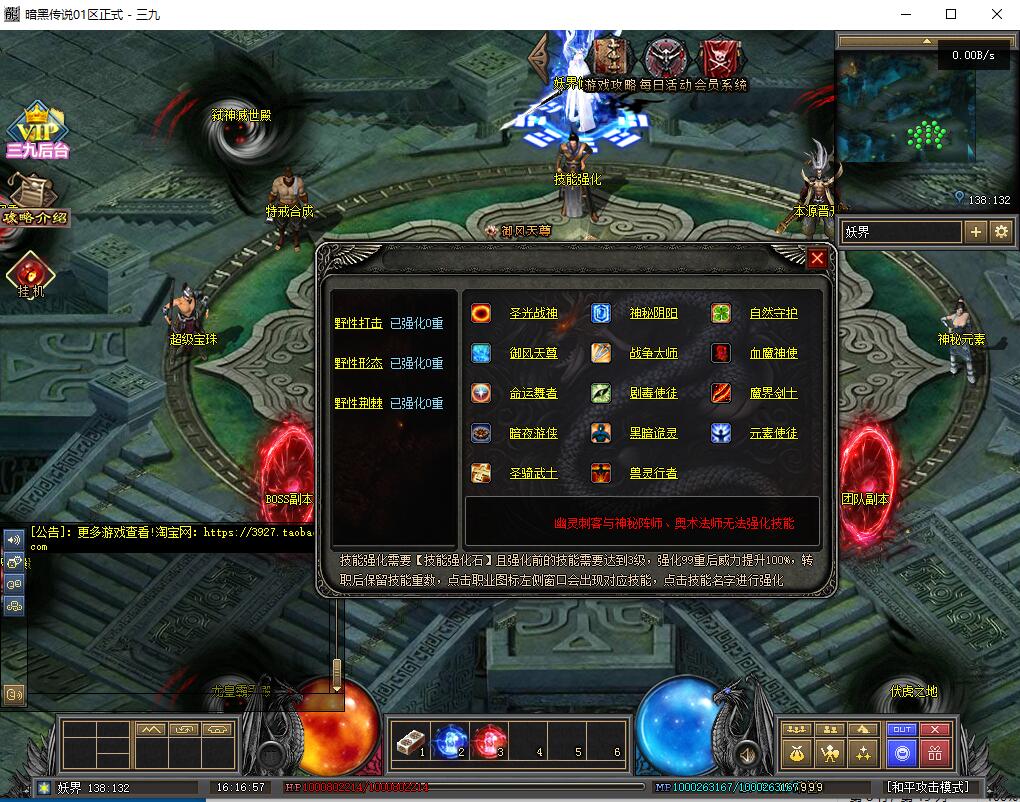Close the skill enhancement panel

817,259
